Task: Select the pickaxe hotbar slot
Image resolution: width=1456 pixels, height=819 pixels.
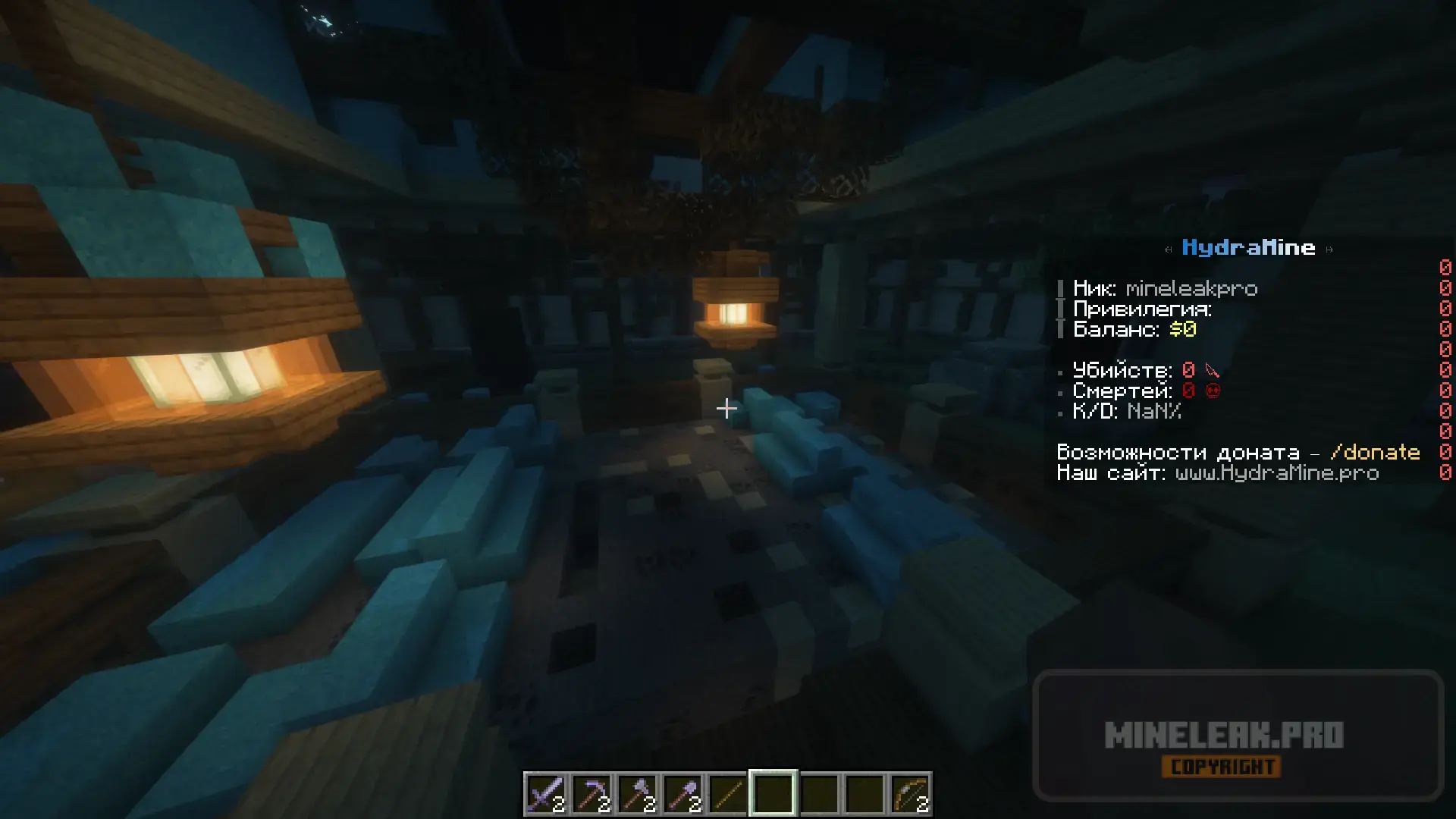Action: [591, 794]
